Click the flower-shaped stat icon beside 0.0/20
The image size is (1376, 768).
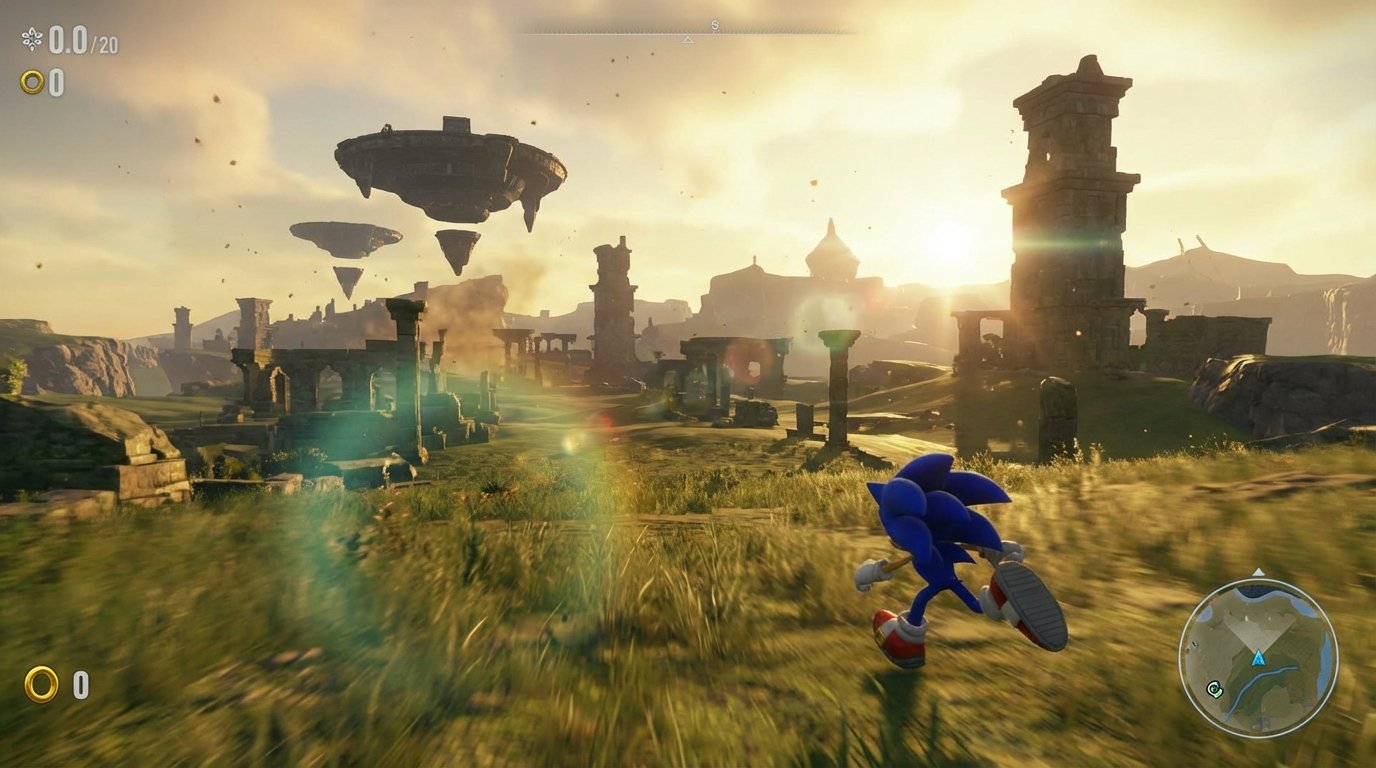pyautogui.click(x=32, y=40)
